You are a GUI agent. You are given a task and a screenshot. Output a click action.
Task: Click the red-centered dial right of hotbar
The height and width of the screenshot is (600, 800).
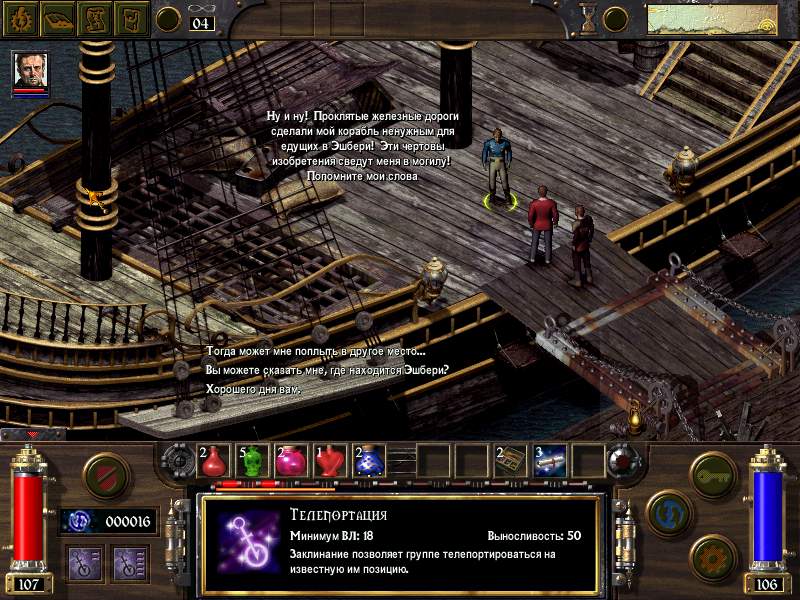(624, 461)
